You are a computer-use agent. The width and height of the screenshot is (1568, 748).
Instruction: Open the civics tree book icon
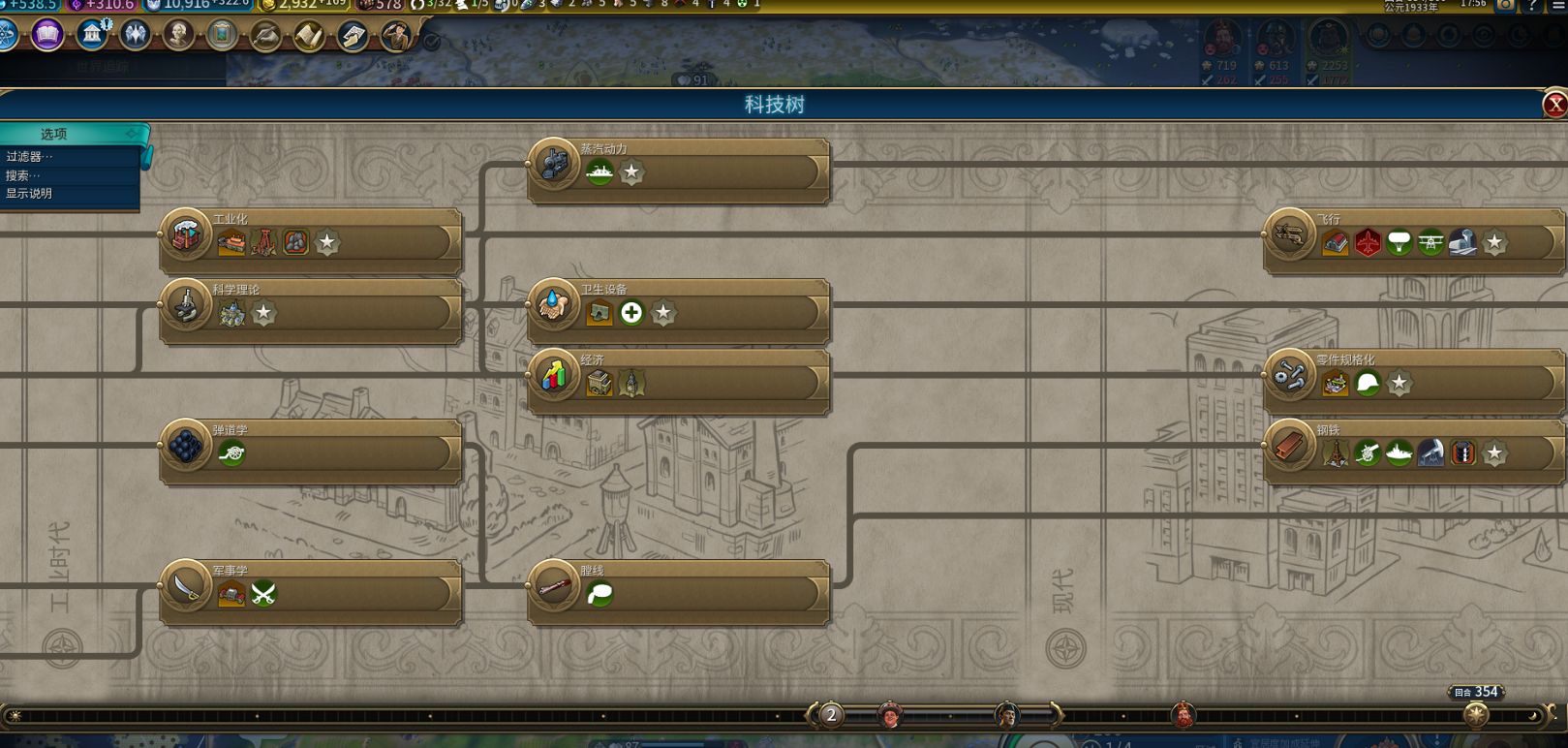pos(46,36)
